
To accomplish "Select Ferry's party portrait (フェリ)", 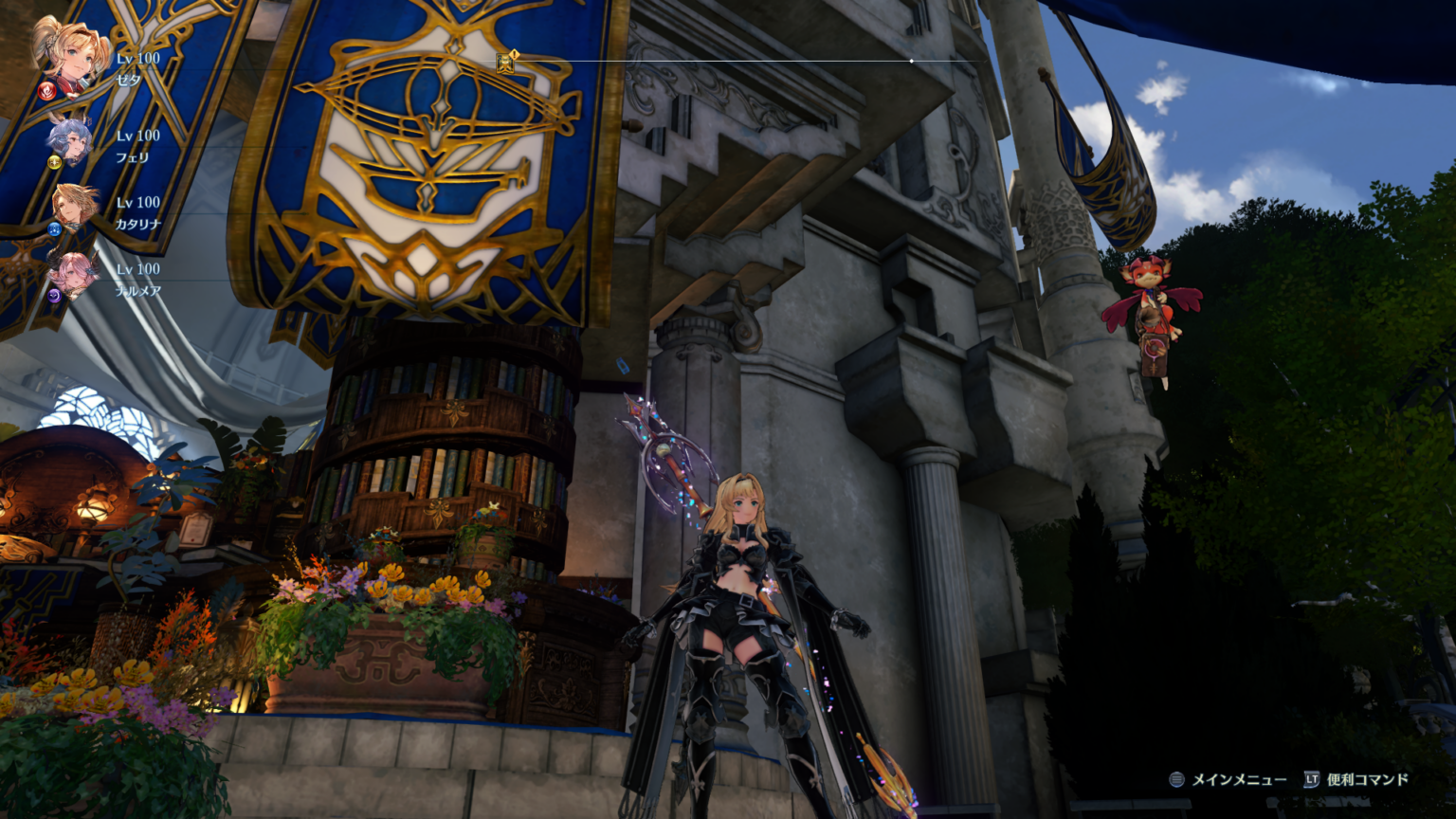I will click(71, 139).
